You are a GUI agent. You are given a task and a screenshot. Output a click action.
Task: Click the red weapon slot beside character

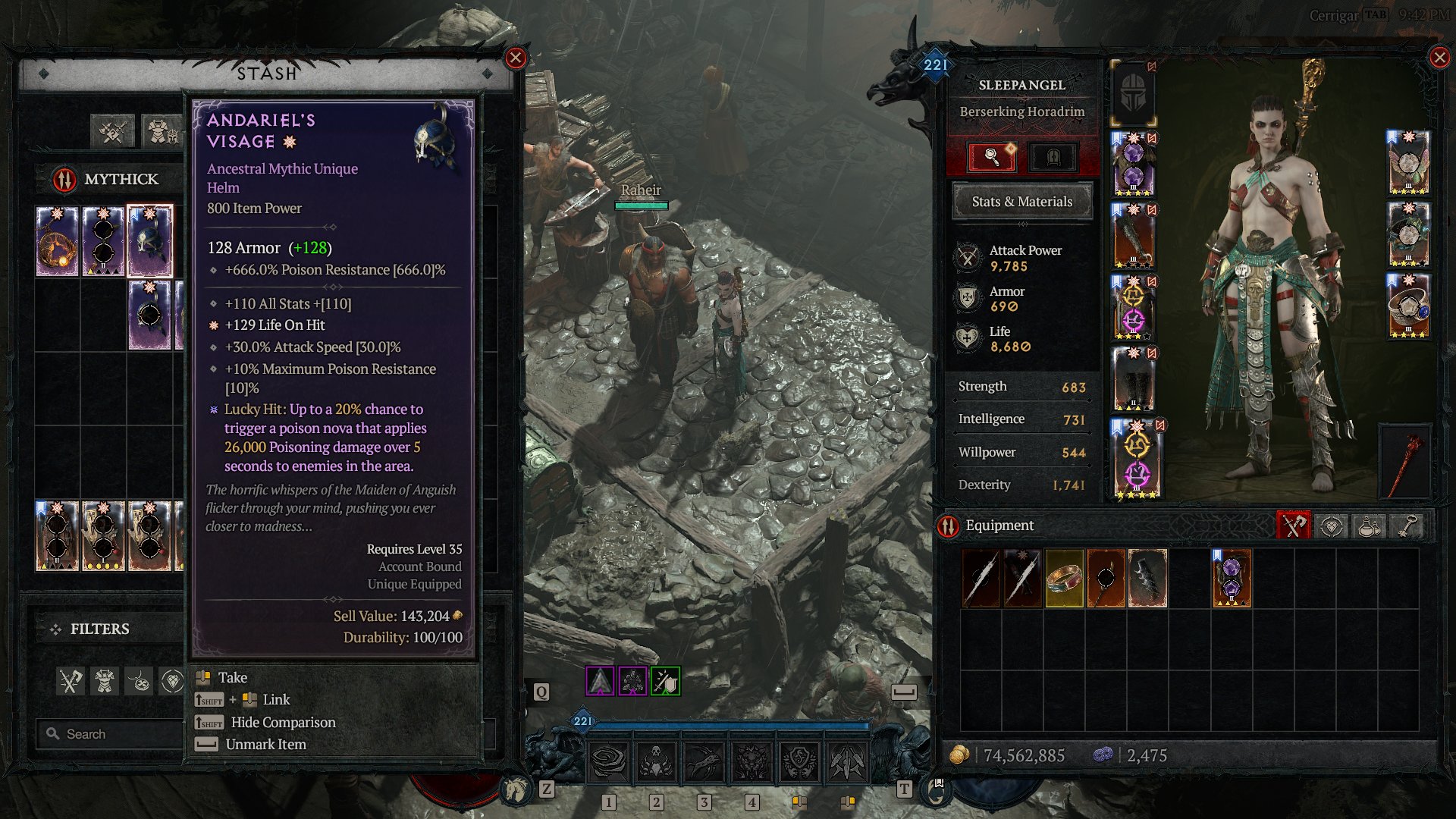tap(1405, 463)
